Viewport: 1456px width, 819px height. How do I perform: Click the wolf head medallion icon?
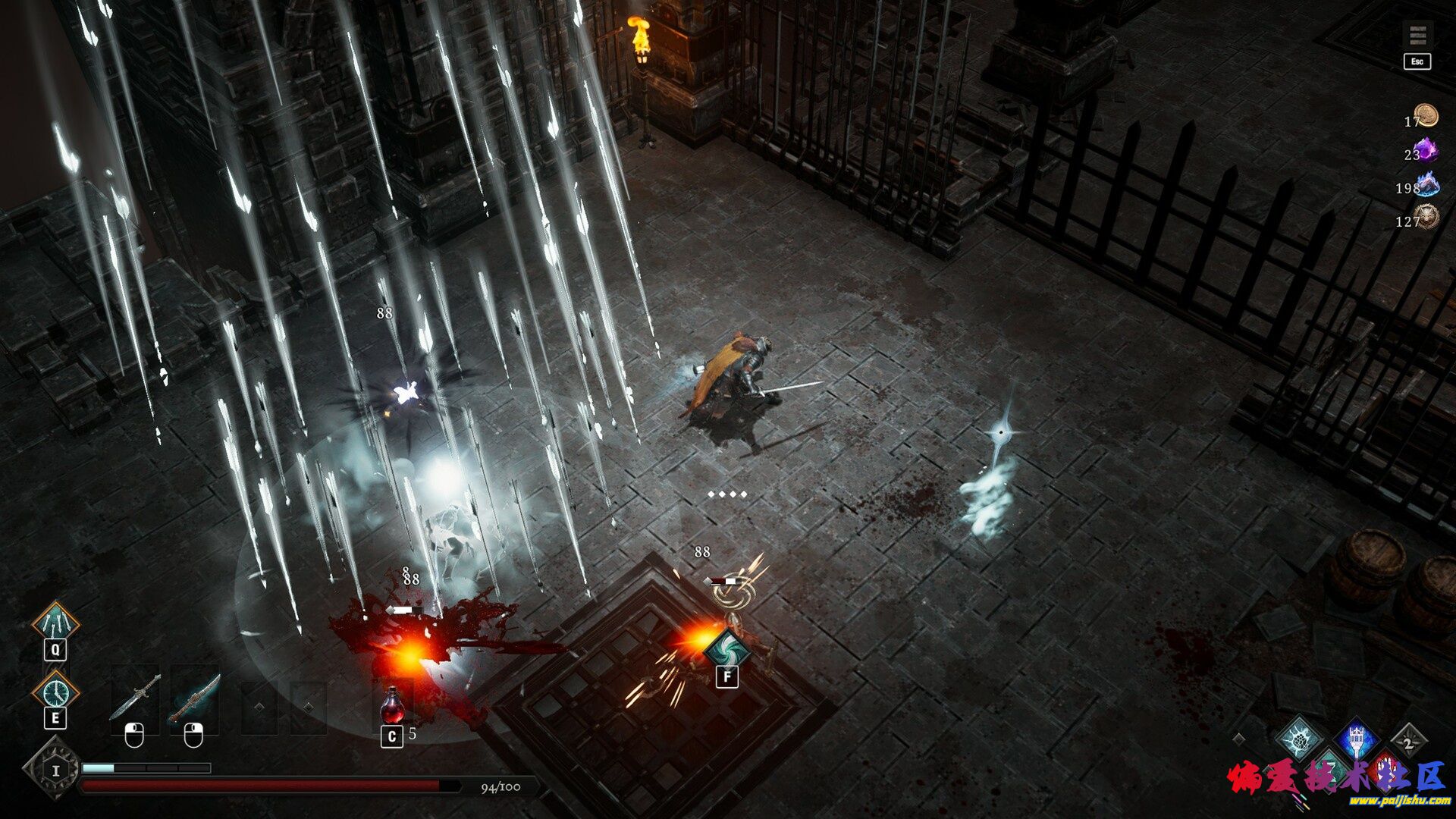pos(1426,218)
